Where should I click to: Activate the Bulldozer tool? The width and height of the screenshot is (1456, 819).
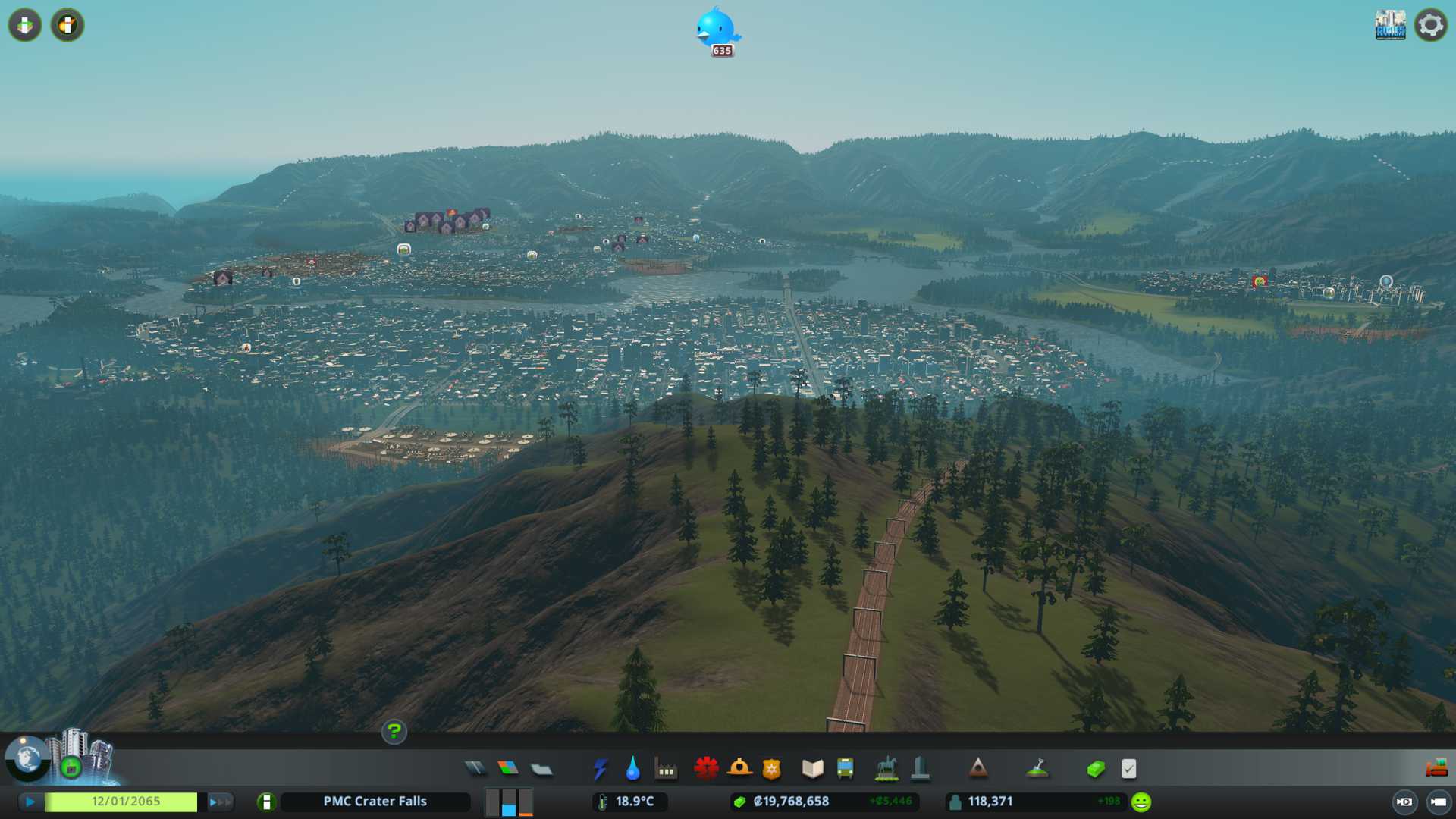tap(1436, 769)
